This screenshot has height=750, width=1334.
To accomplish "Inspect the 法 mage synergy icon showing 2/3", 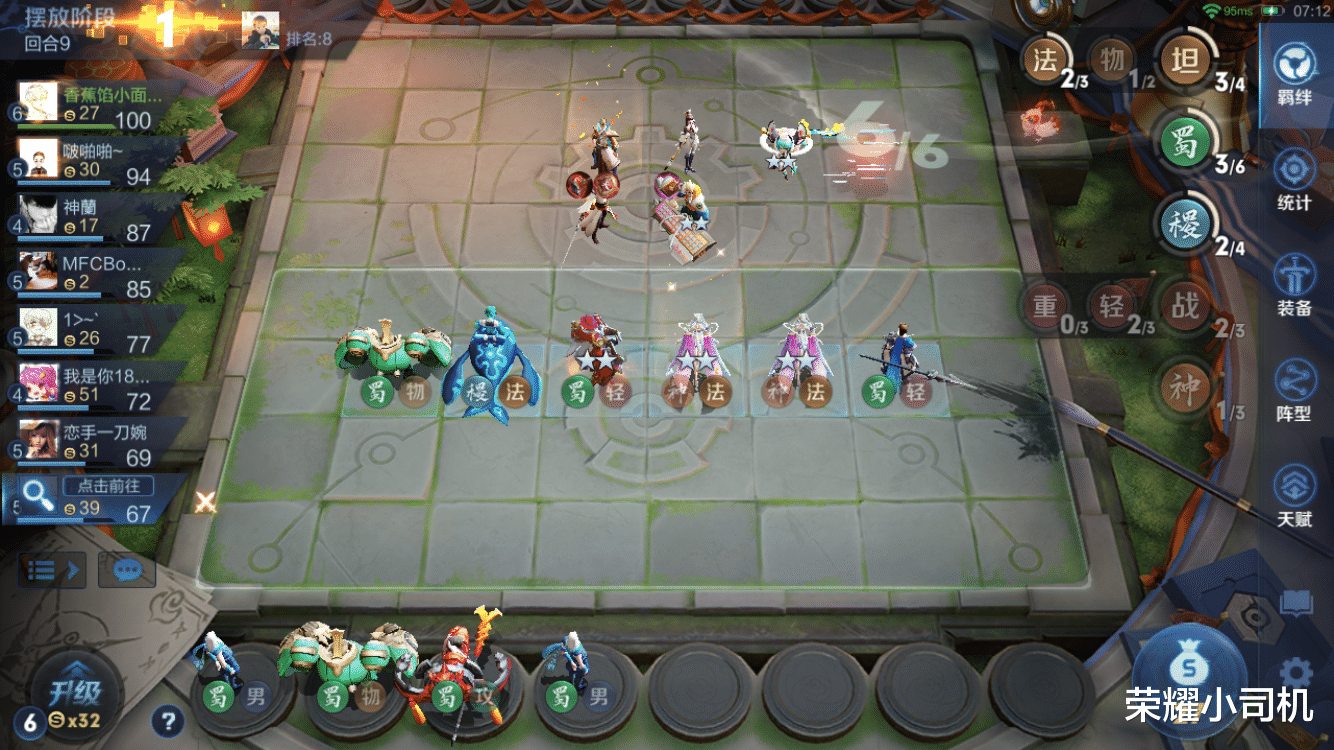I will click(1045, 60).
